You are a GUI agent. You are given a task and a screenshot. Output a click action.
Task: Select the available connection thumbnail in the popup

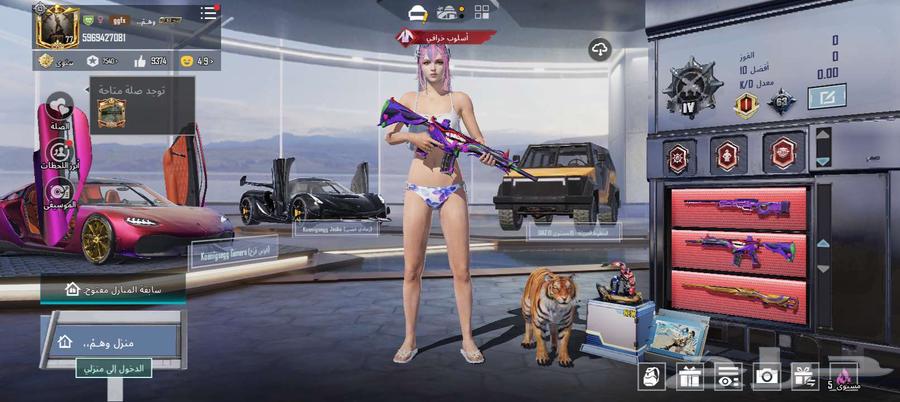tap(109, 112)
